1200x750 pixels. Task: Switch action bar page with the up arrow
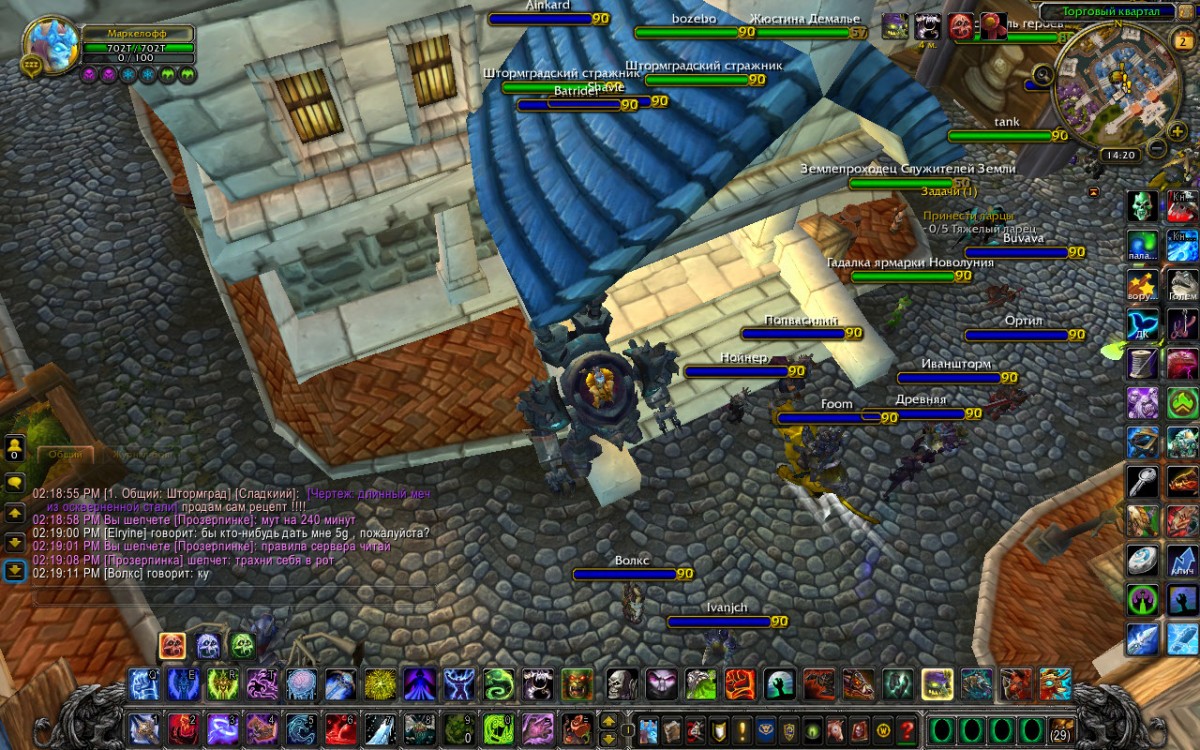pos(608,720)
